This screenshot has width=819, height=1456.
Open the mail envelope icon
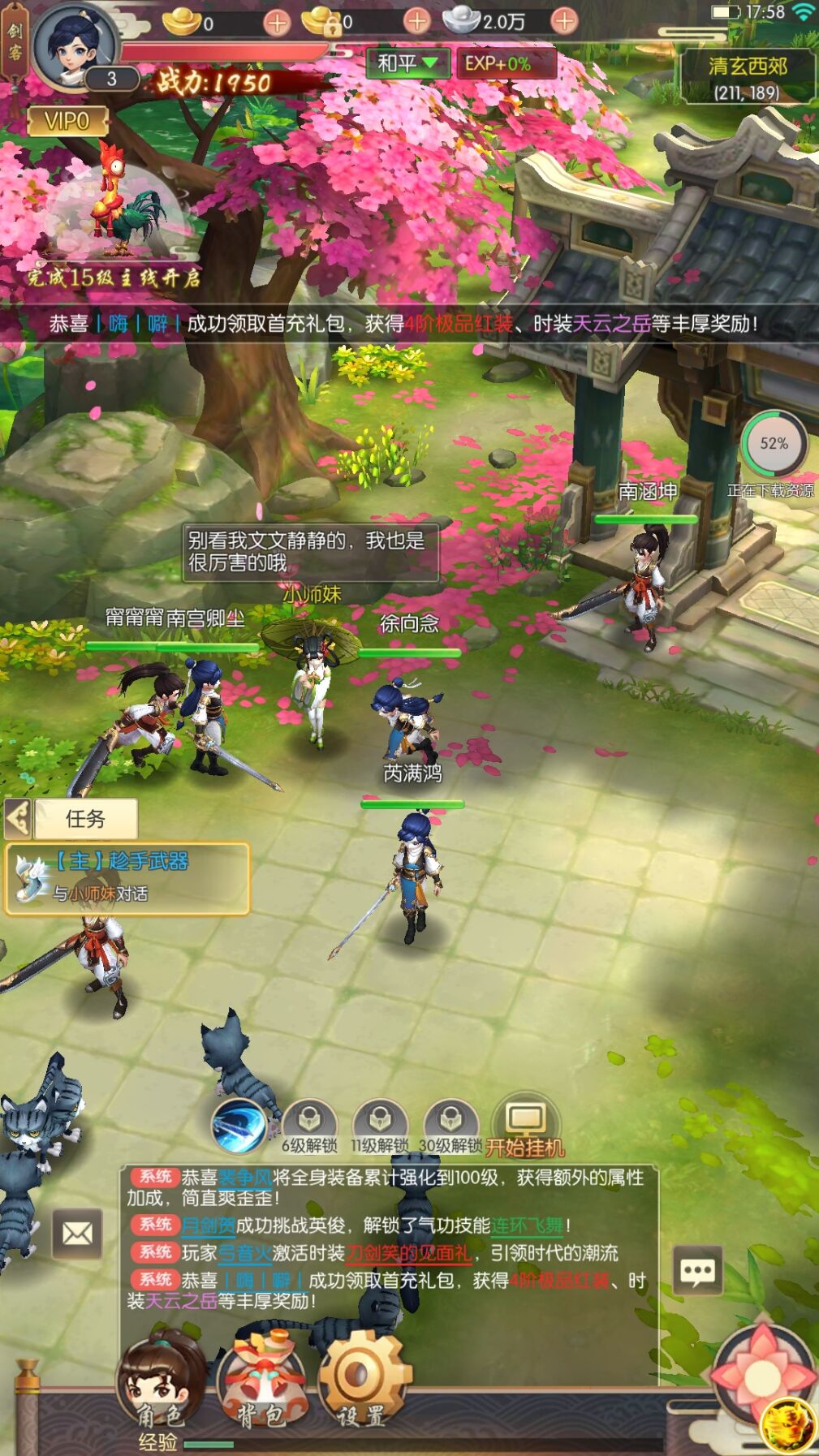tap(77, 1234)
